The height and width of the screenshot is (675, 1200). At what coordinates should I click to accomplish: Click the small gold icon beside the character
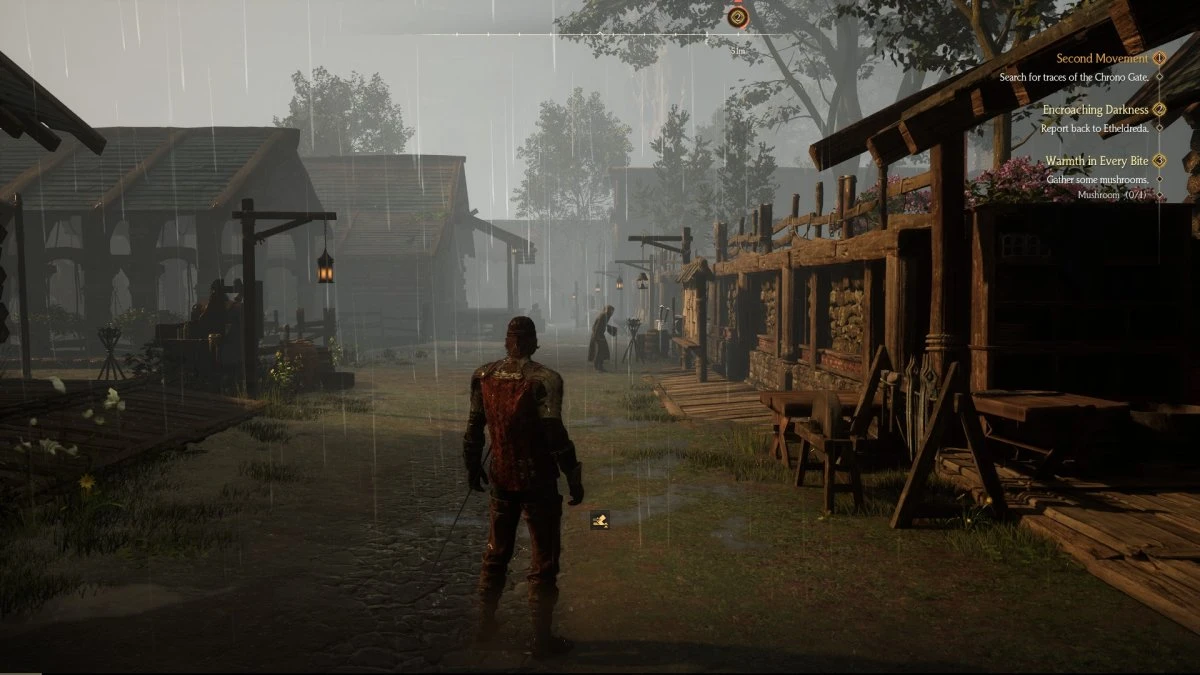(600, 518)
